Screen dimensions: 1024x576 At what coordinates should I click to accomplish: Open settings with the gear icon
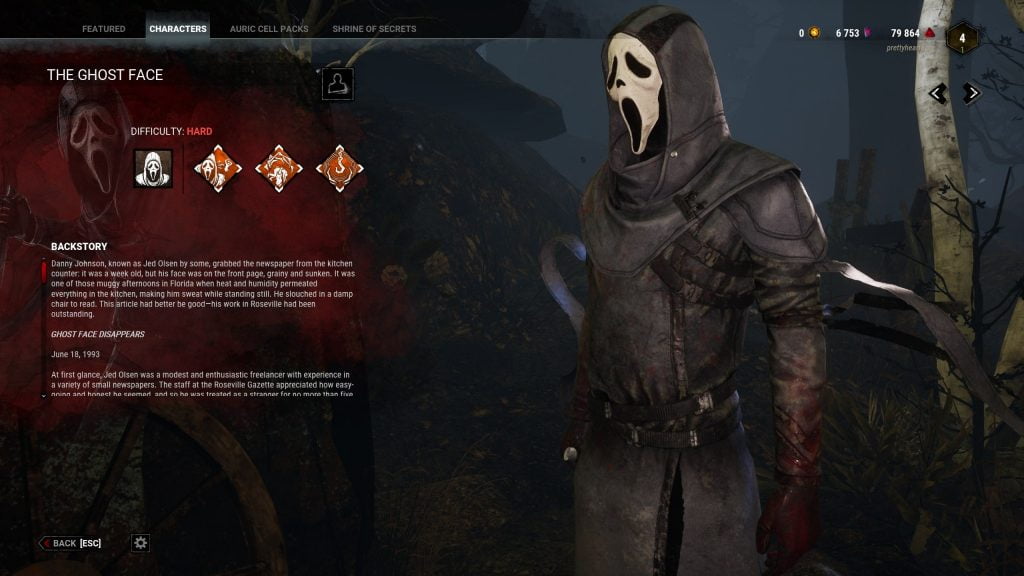[141, 543]
